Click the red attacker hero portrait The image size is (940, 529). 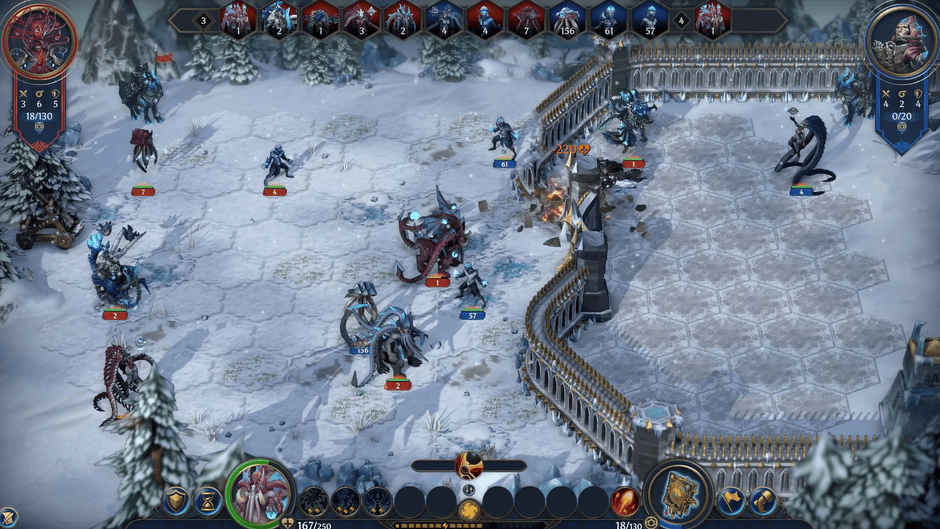(x=39, y=41)
